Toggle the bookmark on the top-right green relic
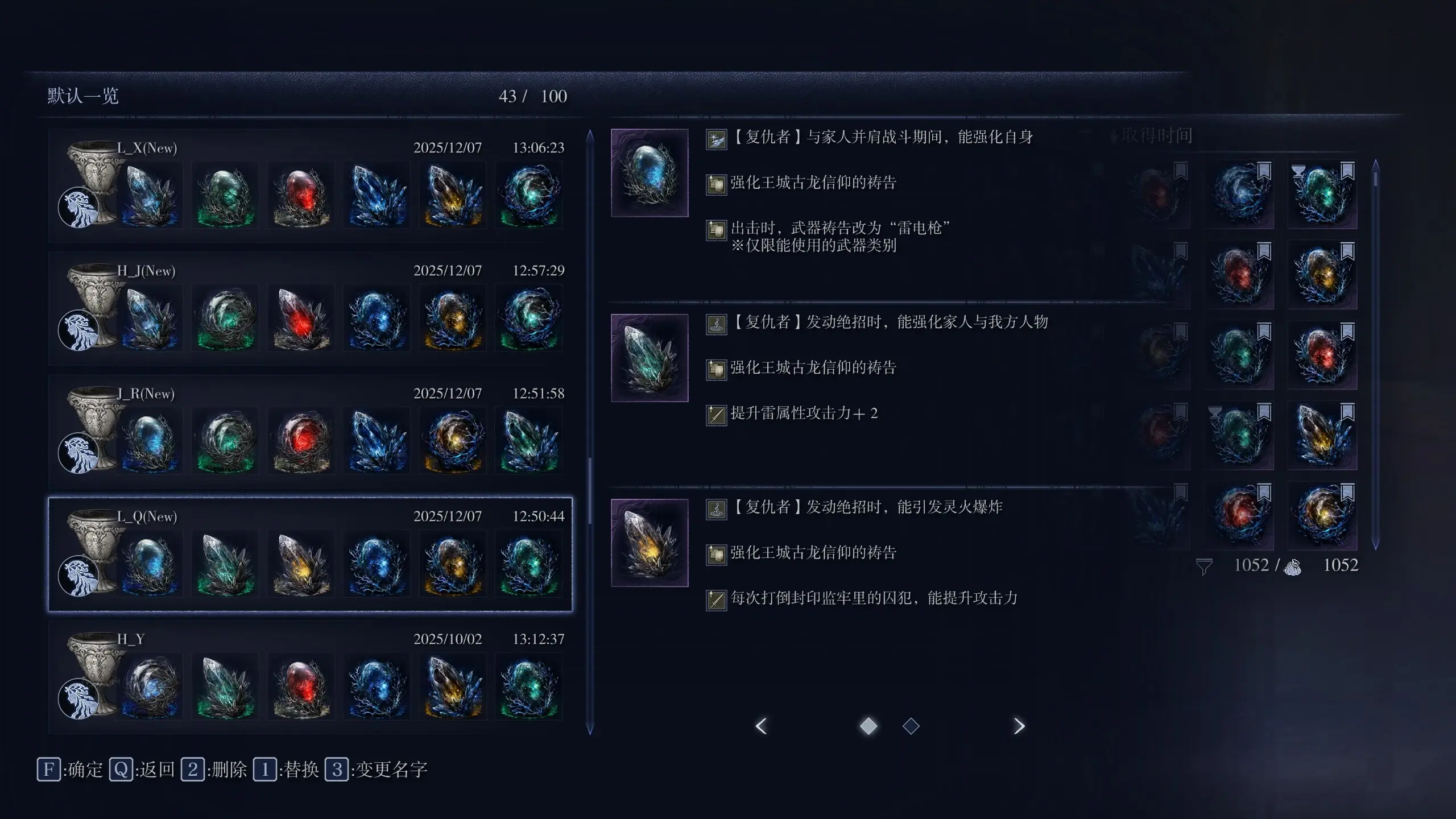The image size is (1456, 819). pyautogui.click(x=1349, y=169)
